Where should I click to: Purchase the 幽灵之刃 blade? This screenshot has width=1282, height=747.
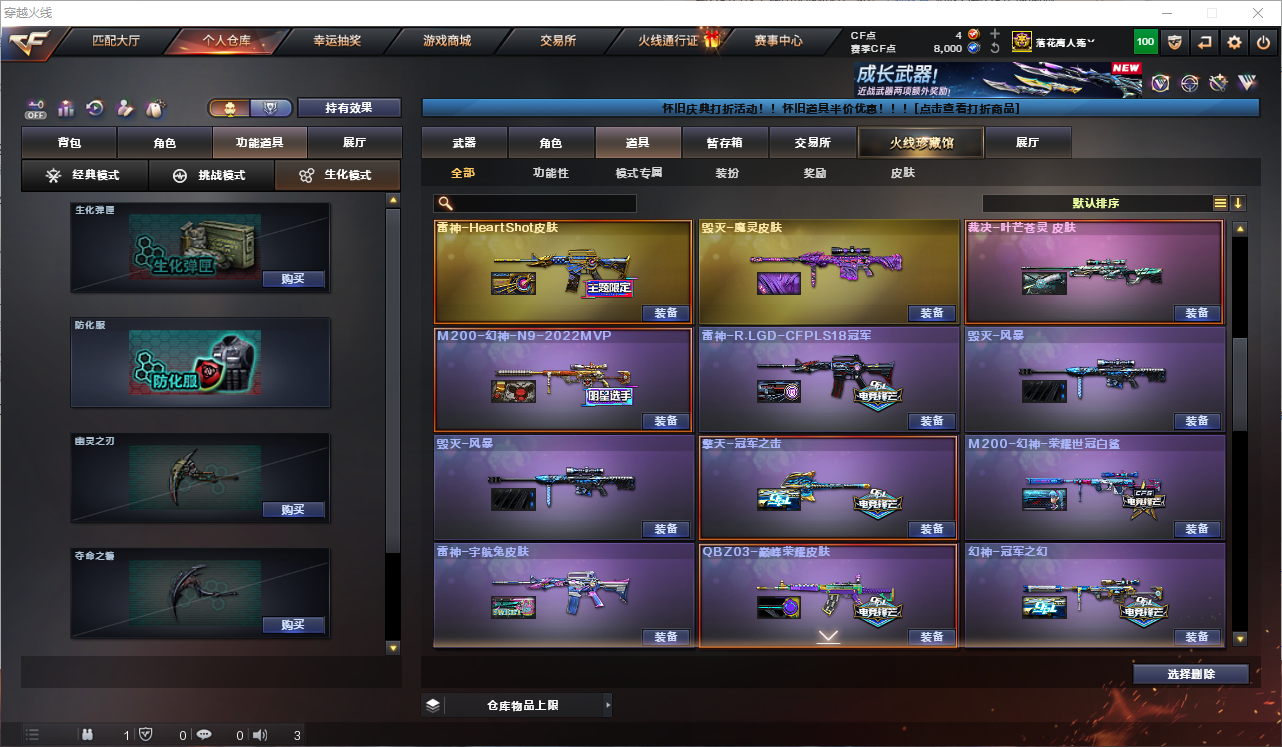(x=293, y=510)
